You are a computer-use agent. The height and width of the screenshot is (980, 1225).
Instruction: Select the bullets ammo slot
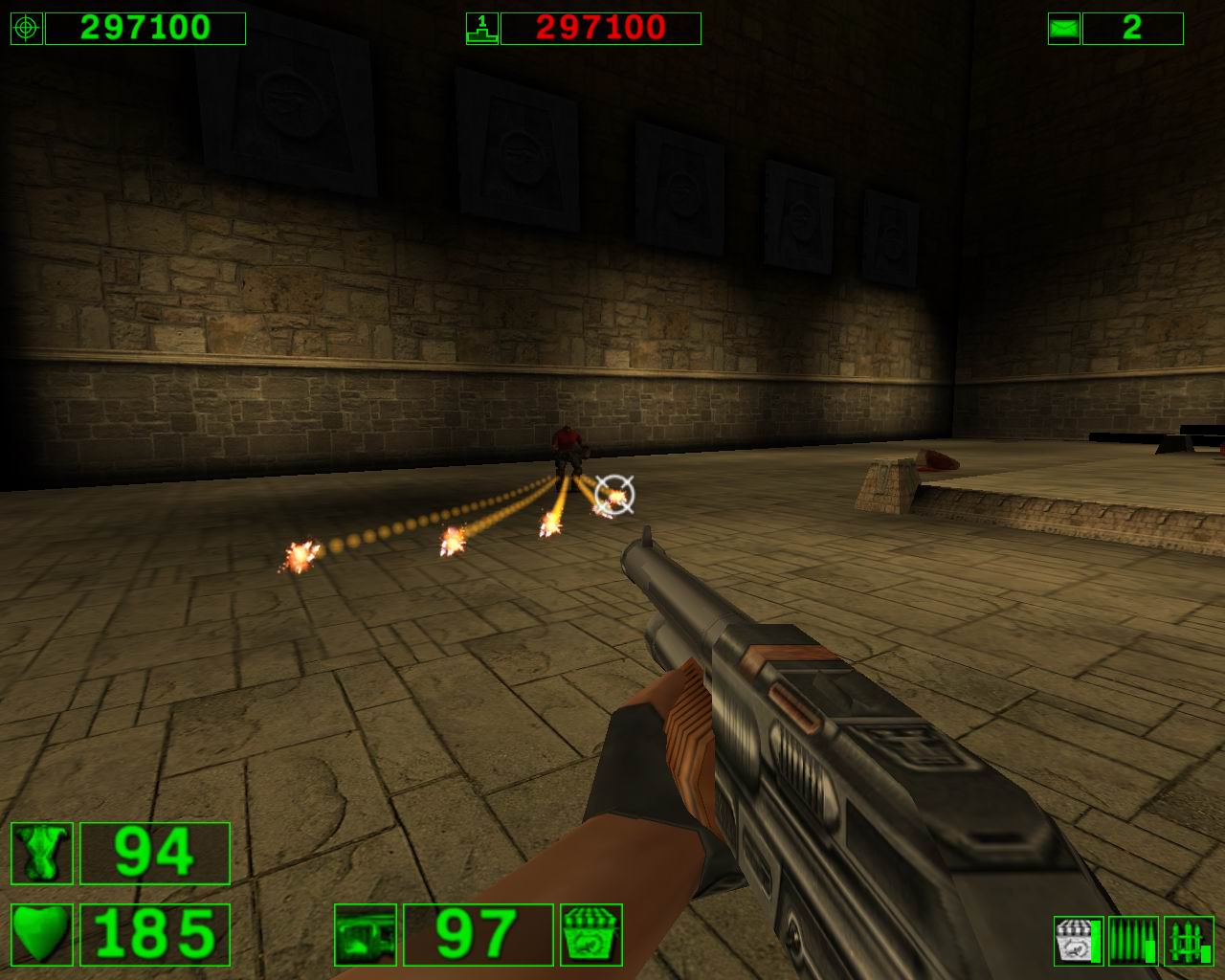(1133, 941)
